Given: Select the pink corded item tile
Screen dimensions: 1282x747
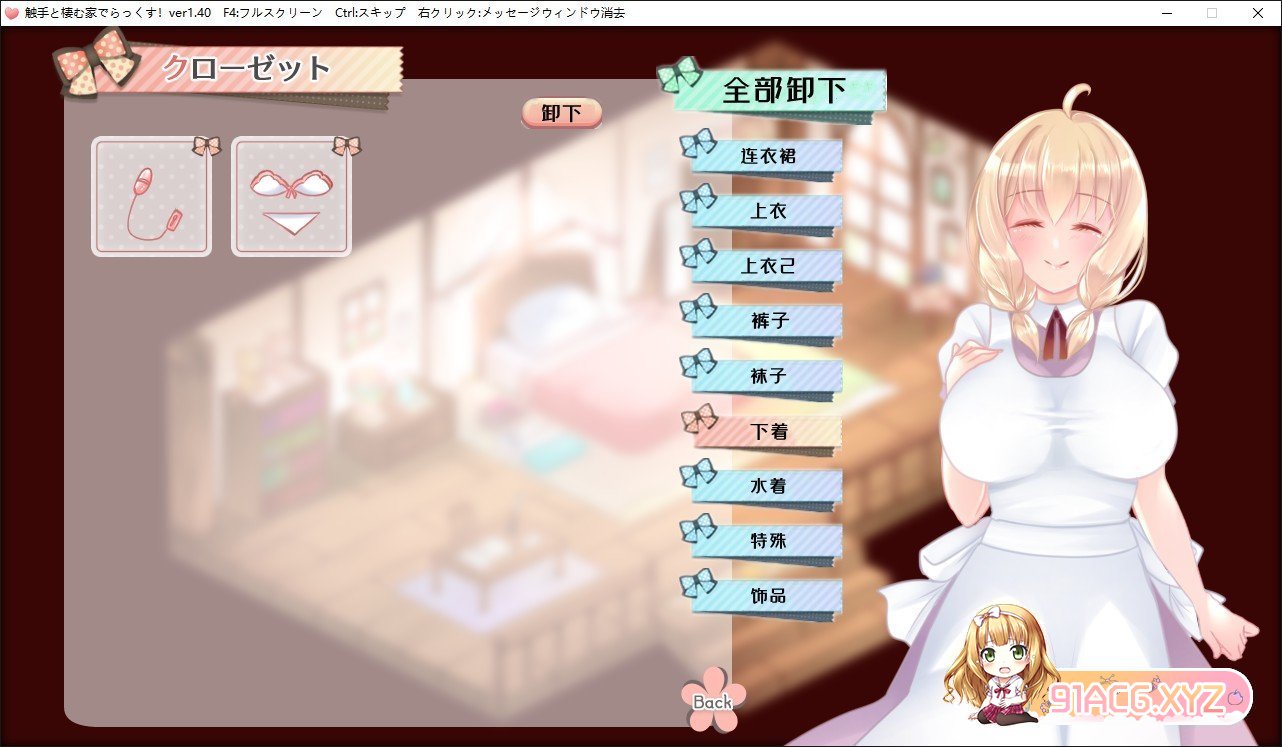Looking at the screenshot, I should click(152, 197).
